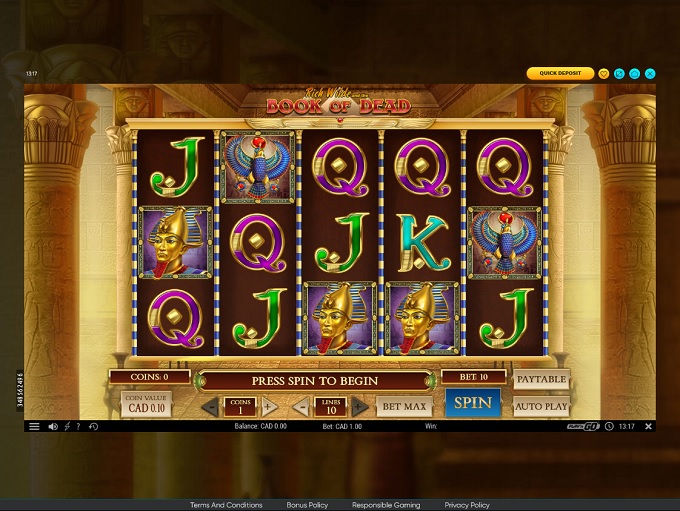
Task: Toggle the sound speaker icon
Action: click(52, 427)
